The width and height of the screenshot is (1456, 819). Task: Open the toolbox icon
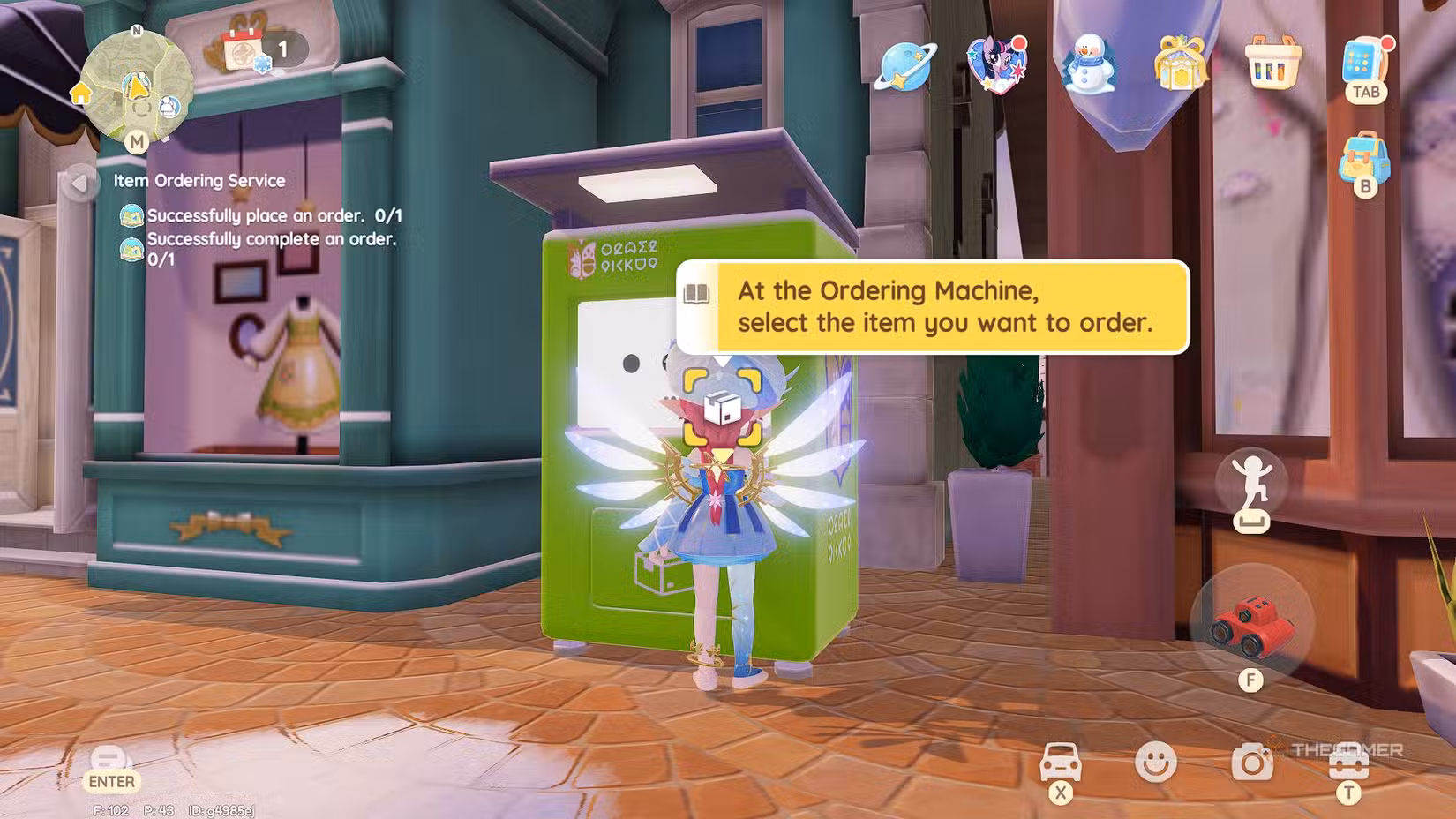[x=1348, y=763]
